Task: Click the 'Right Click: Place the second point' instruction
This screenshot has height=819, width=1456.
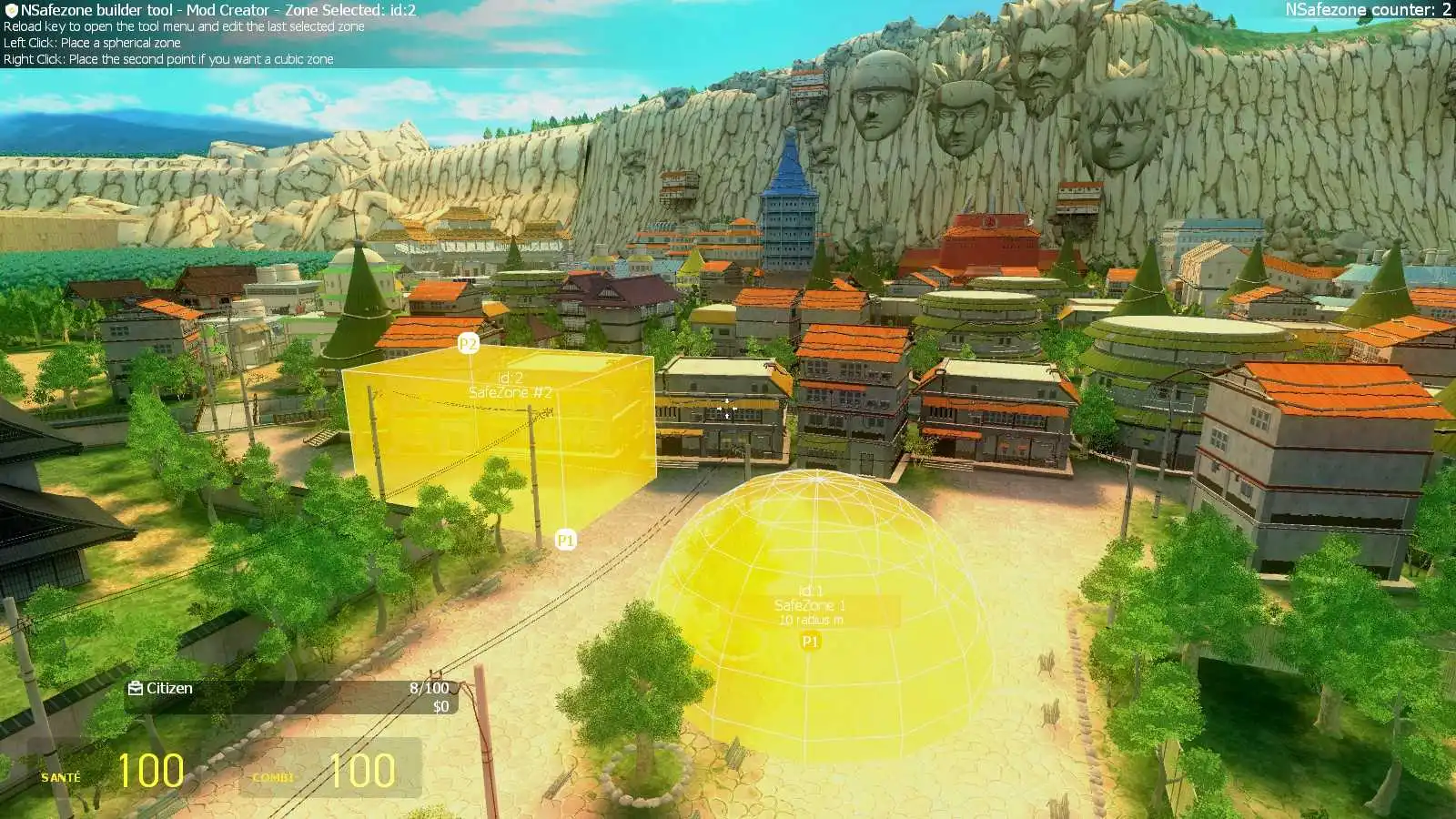Action: coord(168,59)
